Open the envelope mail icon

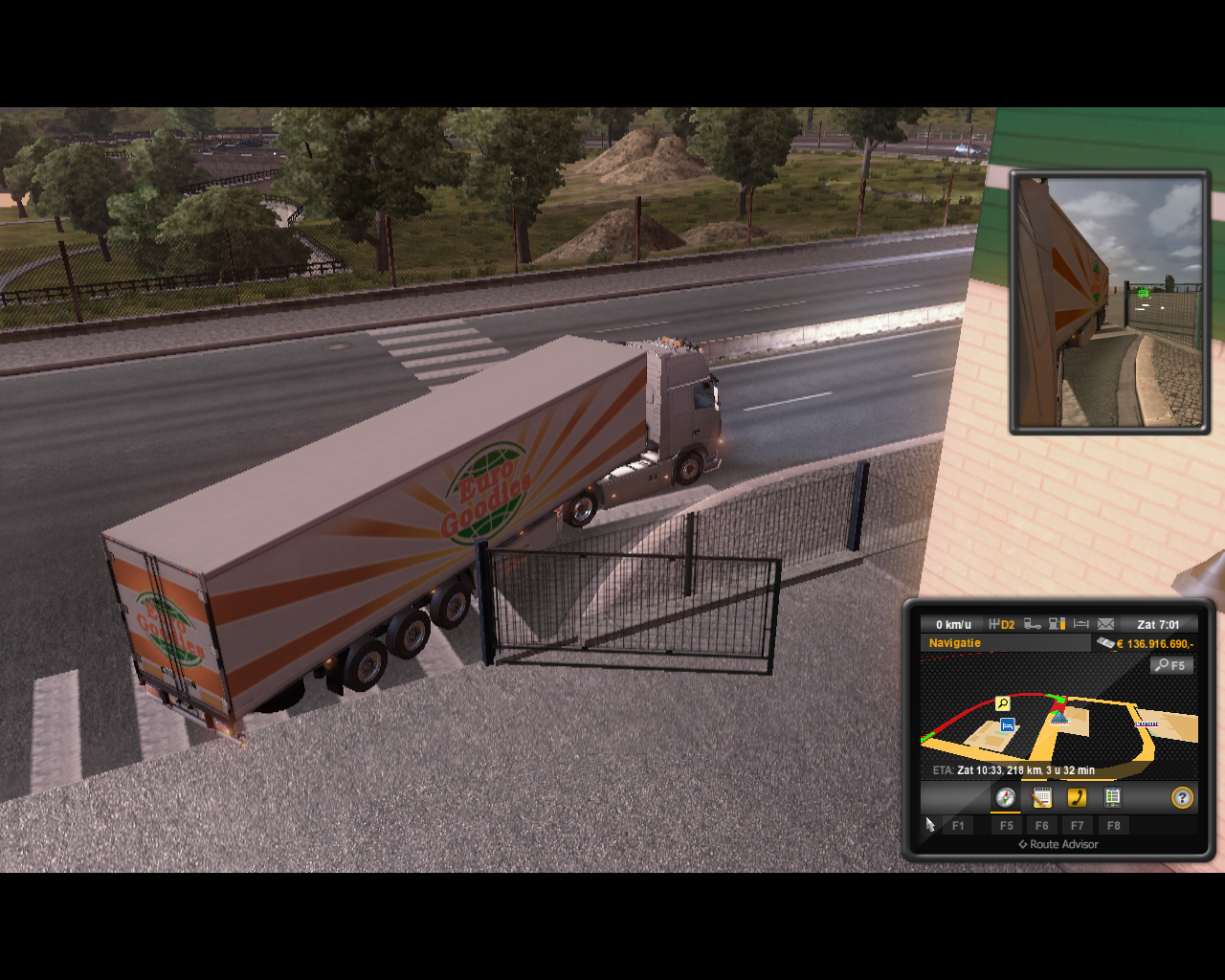tap(1105, 624)
